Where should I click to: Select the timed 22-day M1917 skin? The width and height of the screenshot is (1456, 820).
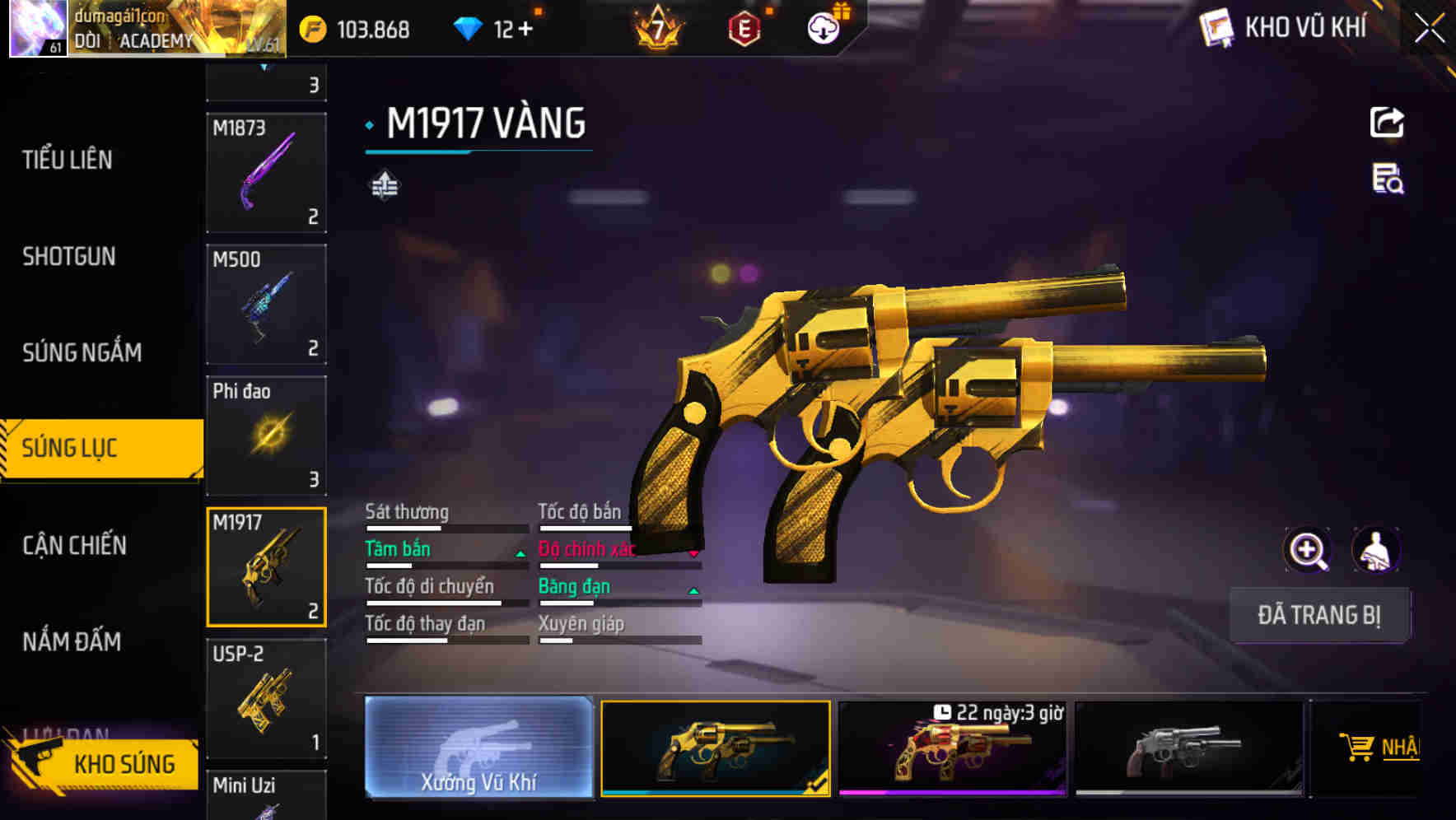pyautogui.click(x=952, y=748)
